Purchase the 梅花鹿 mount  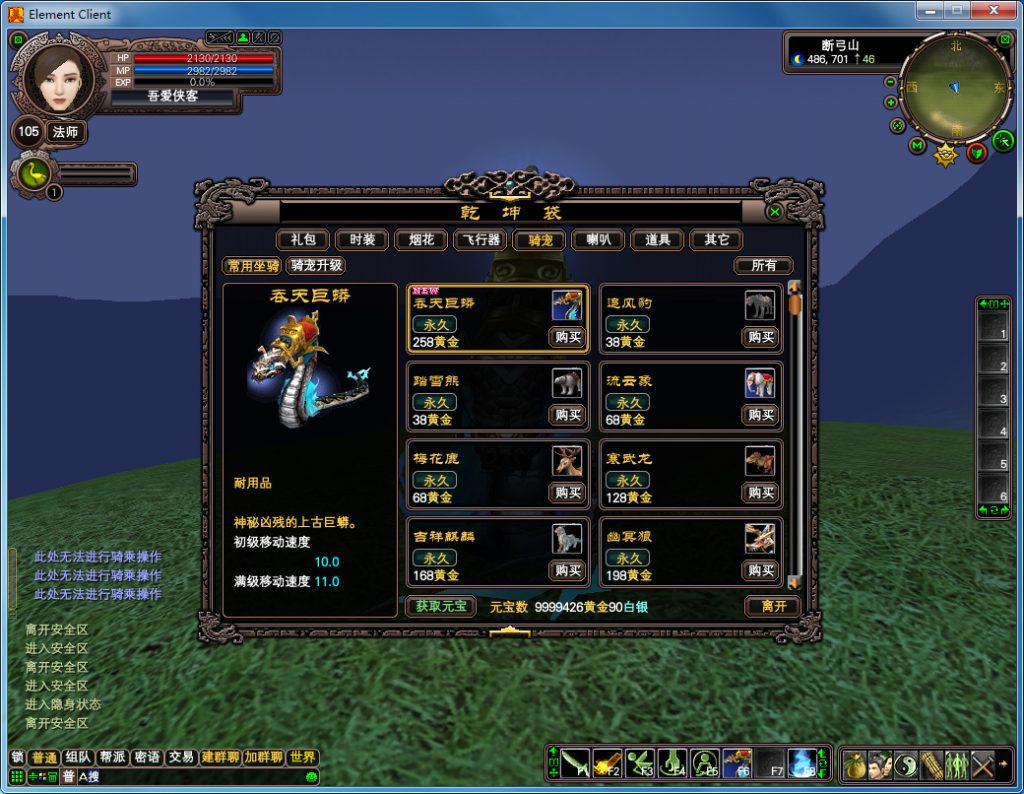[568, 492]
